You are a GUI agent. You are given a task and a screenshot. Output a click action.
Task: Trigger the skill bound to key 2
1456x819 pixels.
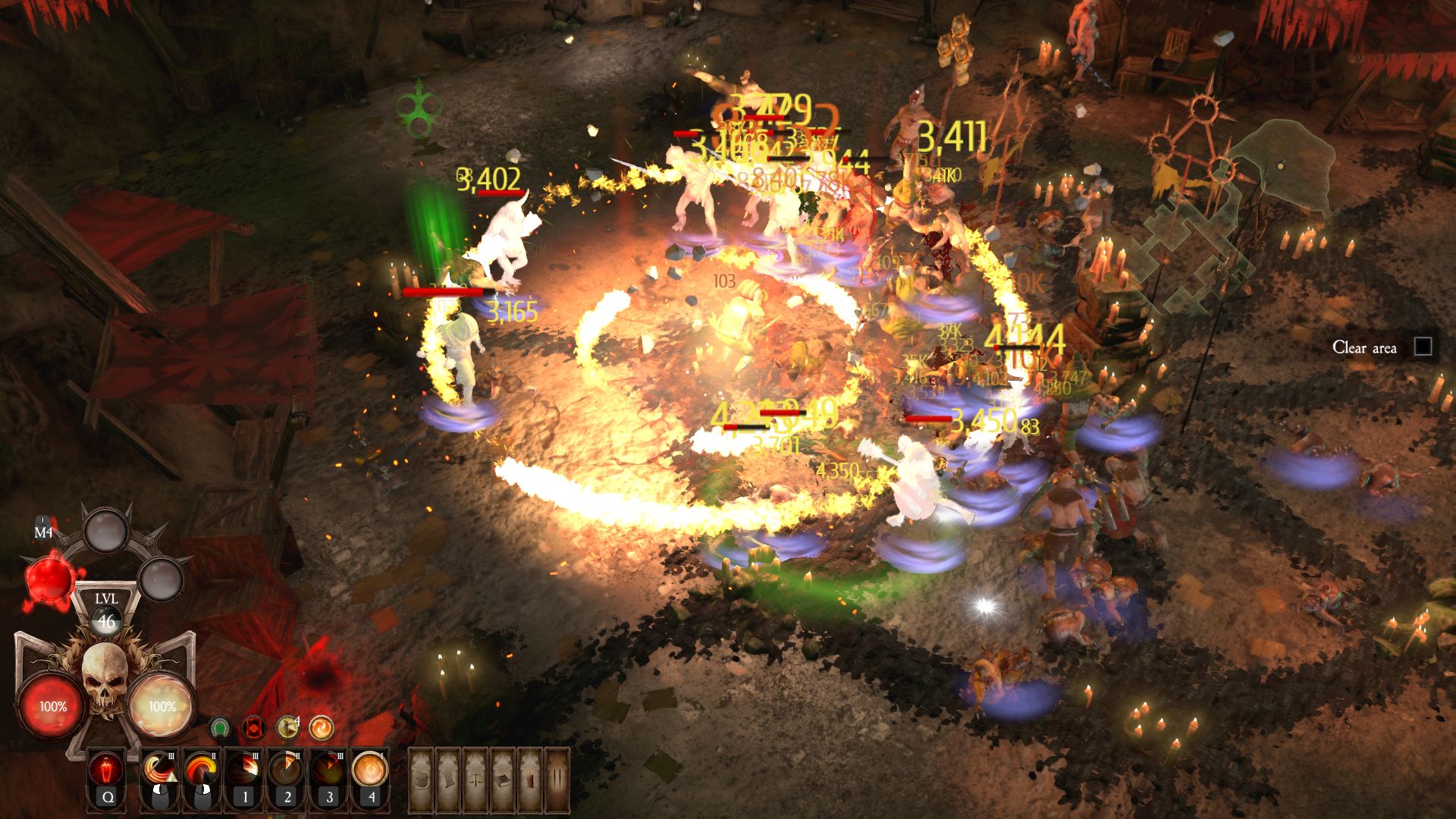click(x=287, y=771)
